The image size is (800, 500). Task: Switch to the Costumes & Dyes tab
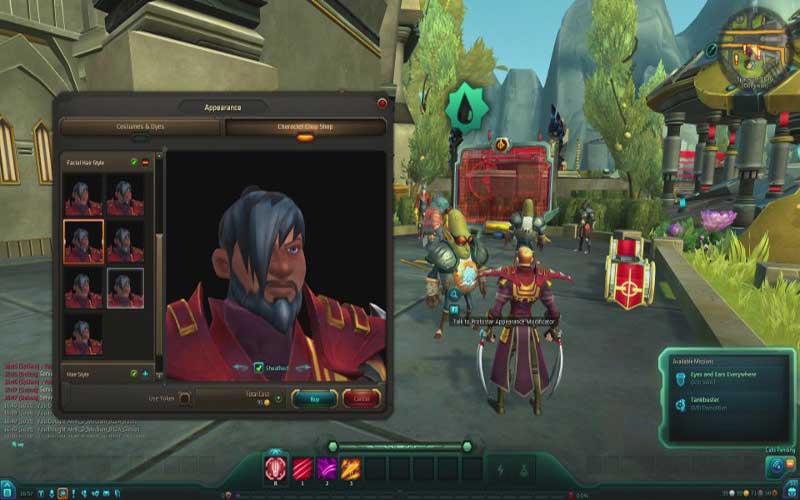140,127
